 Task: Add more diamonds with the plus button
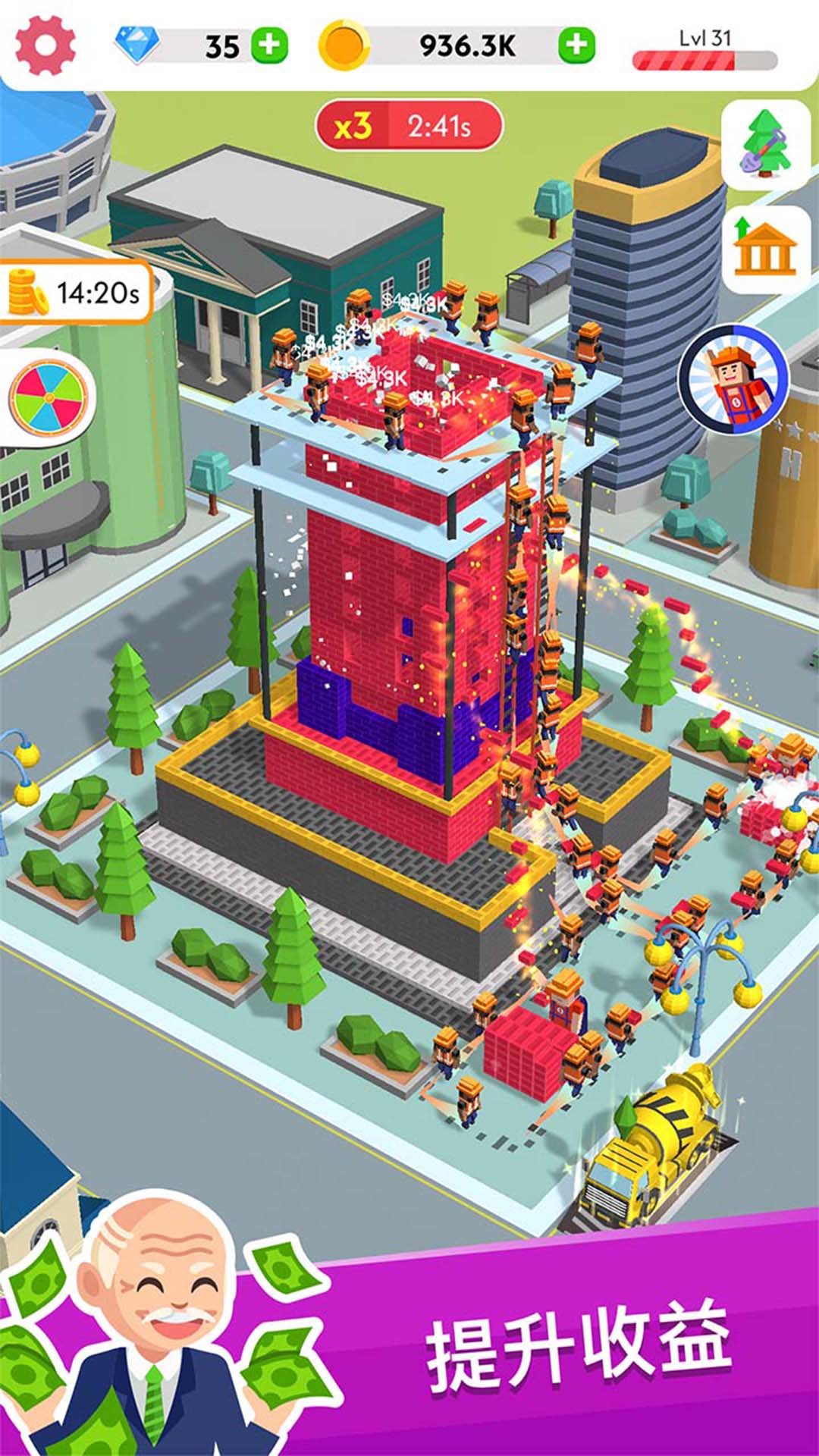click(269, 45)
